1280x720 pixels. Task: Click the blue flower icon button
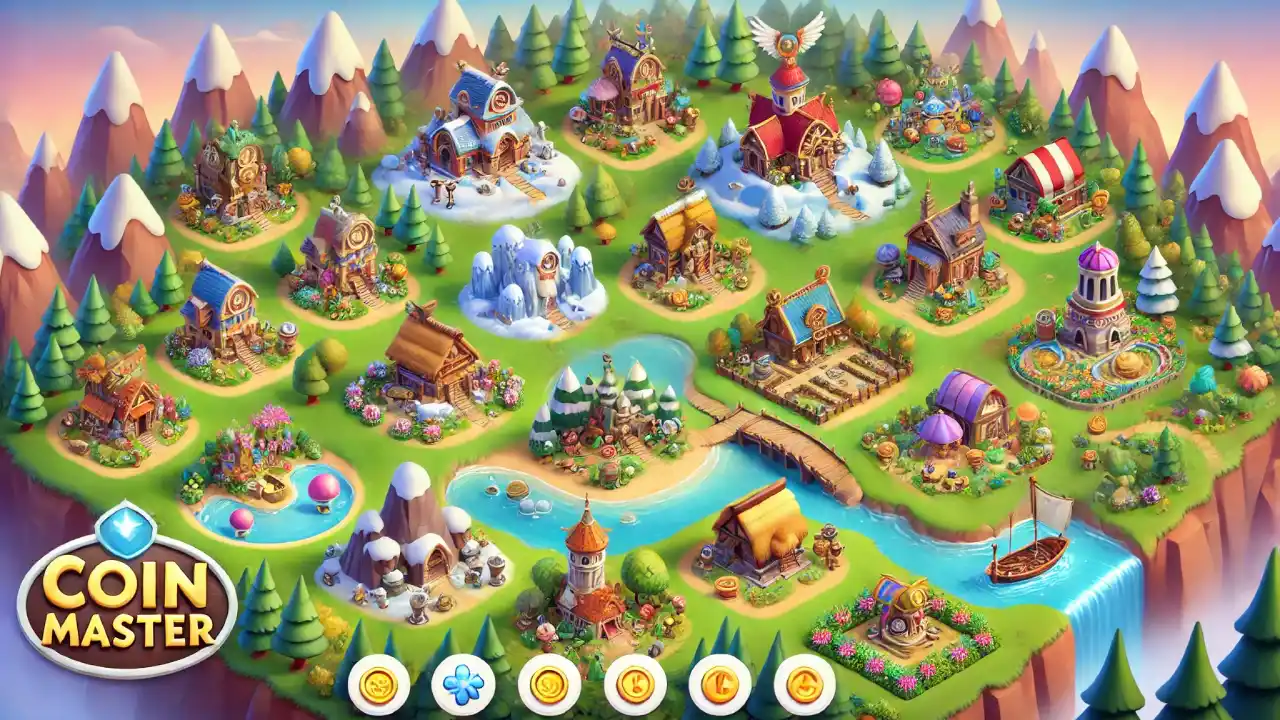[x=463, y=685]
